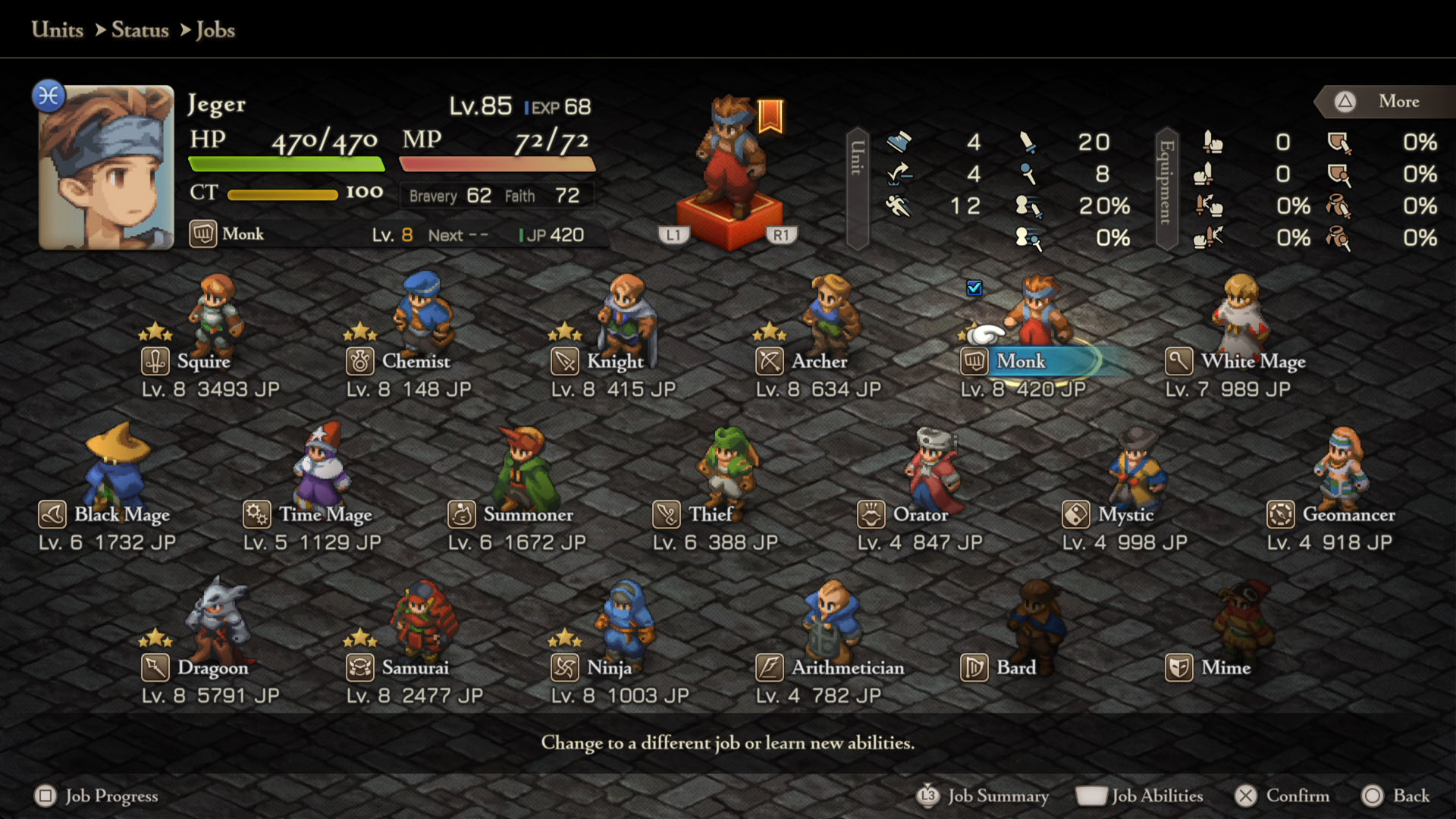The image size is (1456, 819).
Task: Choose the Orator job
Action: click(920, 515)
